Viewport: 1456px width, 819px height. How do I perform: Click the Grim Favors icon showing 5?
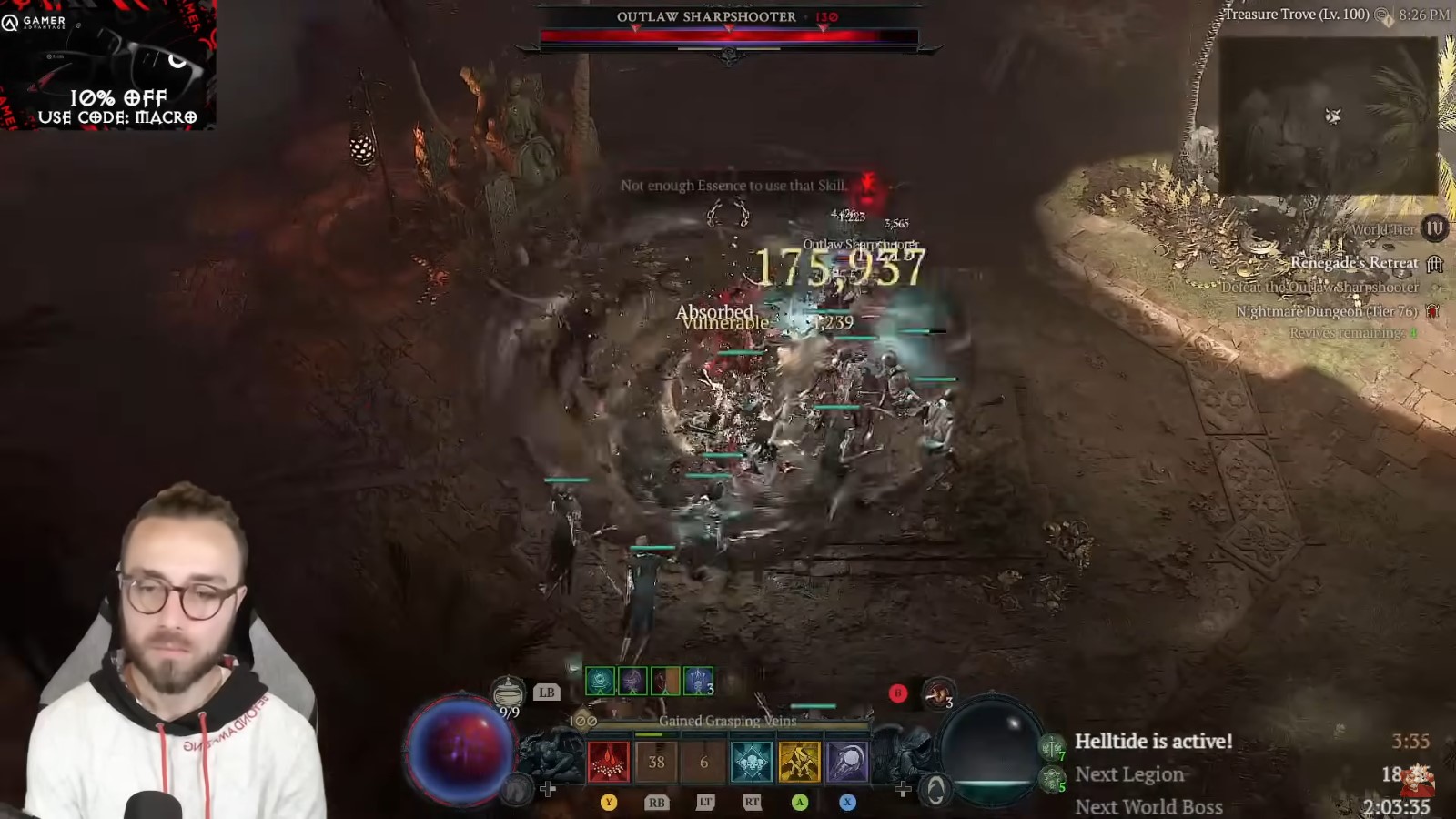click(x=1051, y=778)
